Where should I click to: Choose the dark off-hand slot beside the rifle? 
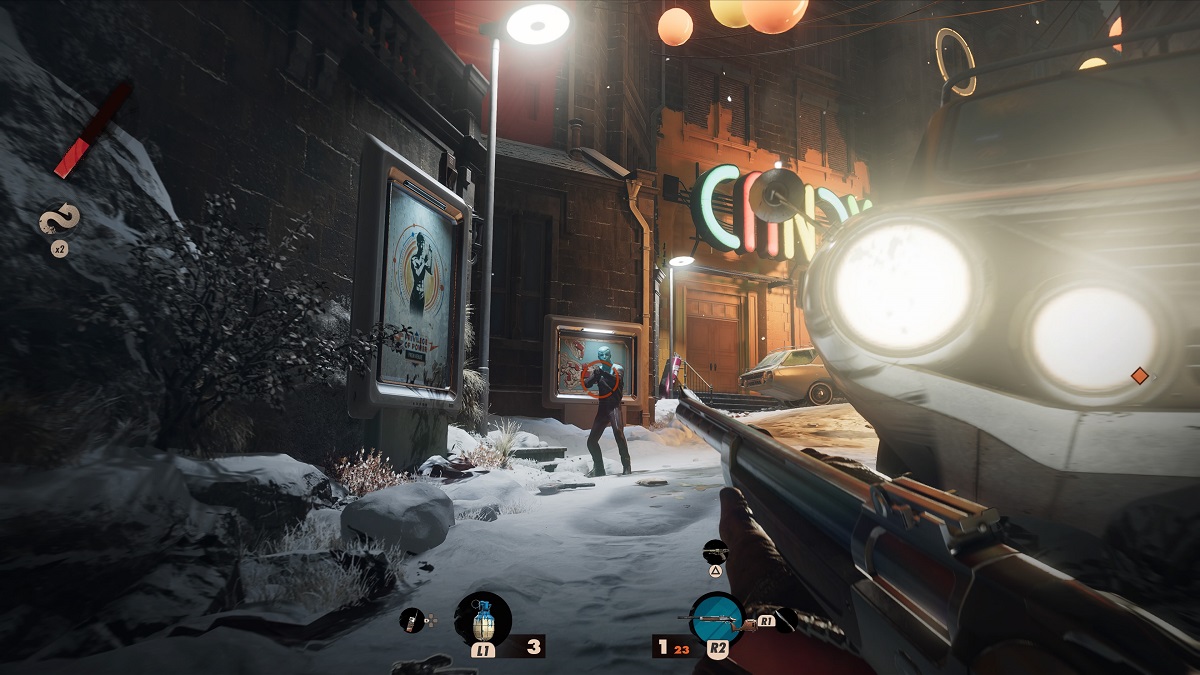(787, 620)
